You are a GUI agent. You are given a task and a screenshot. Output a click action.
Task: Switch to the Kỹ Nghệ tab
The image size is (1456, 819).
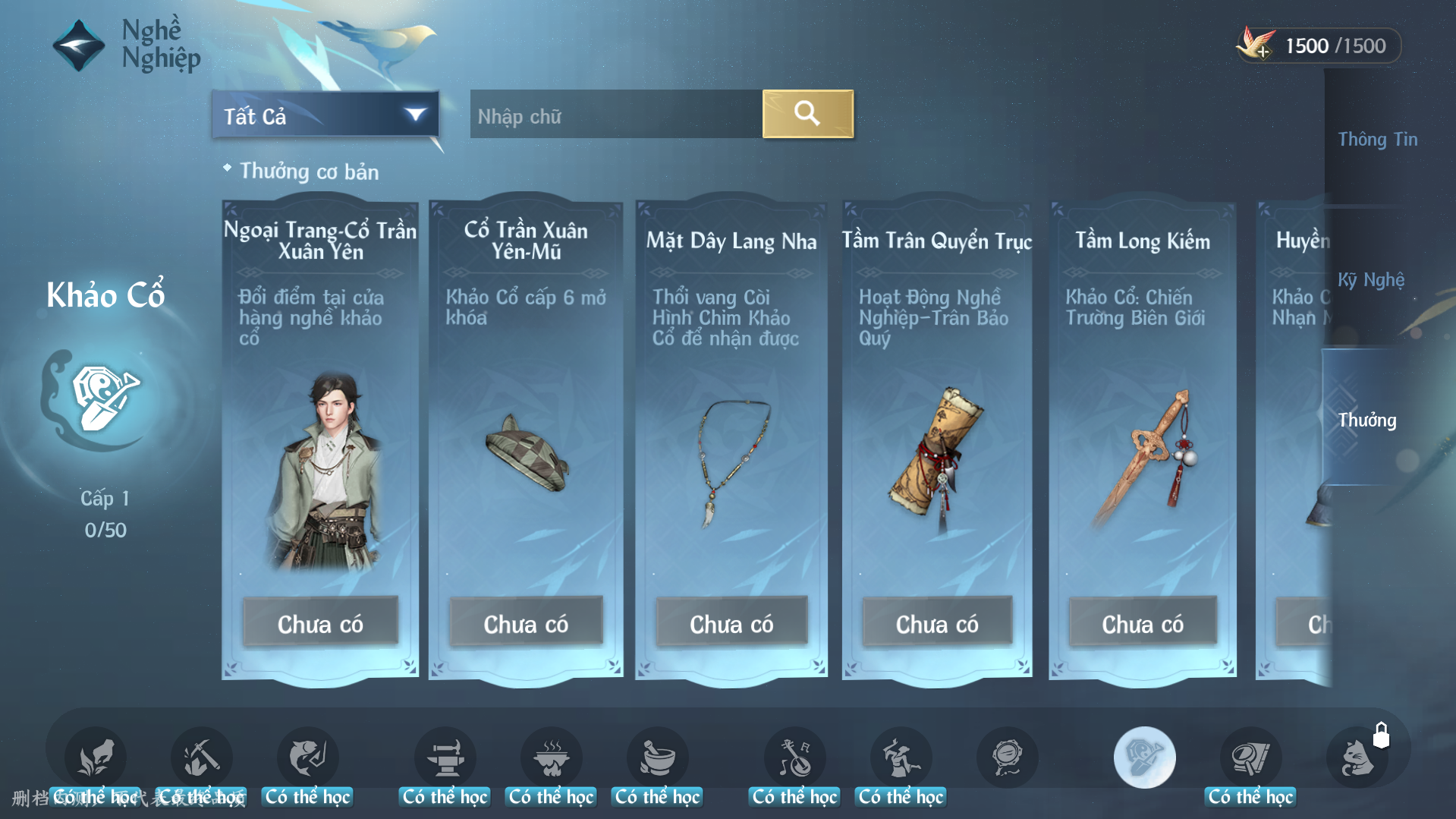pos(1370,280)
